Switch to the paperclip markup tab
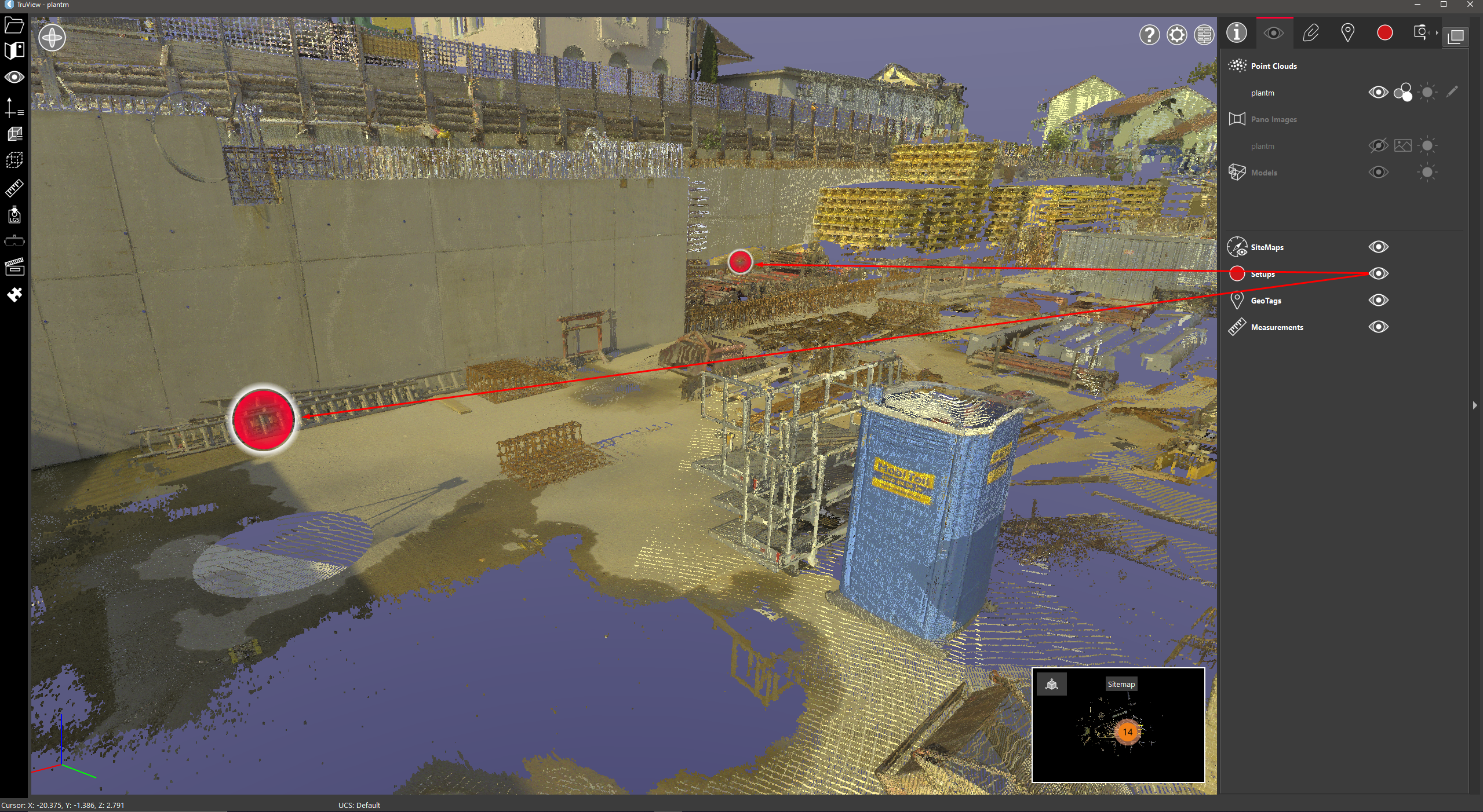 [1310, 33]
